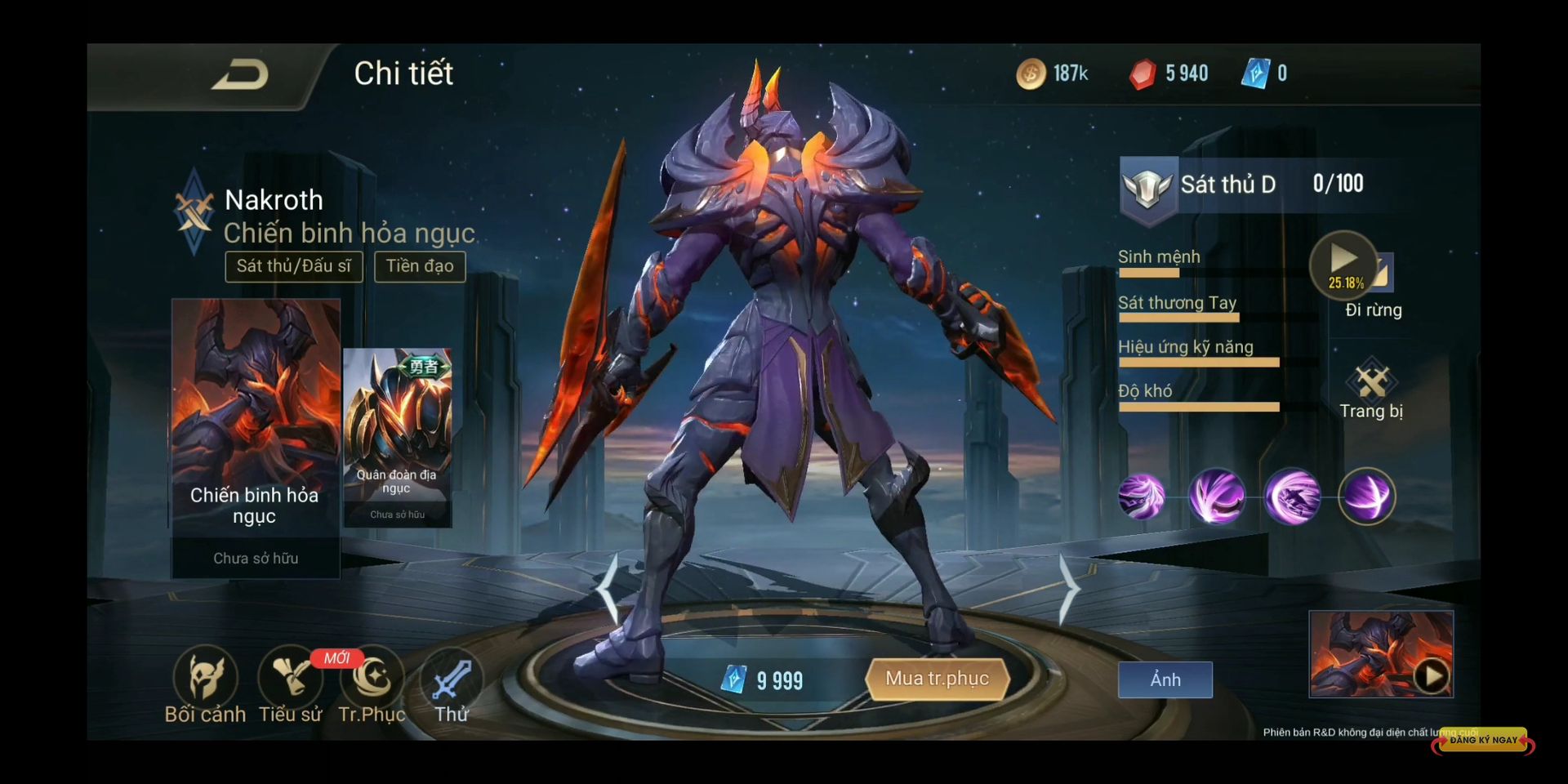View the last skill icon in the row
1568x784 pixels.
point(1367,497)
